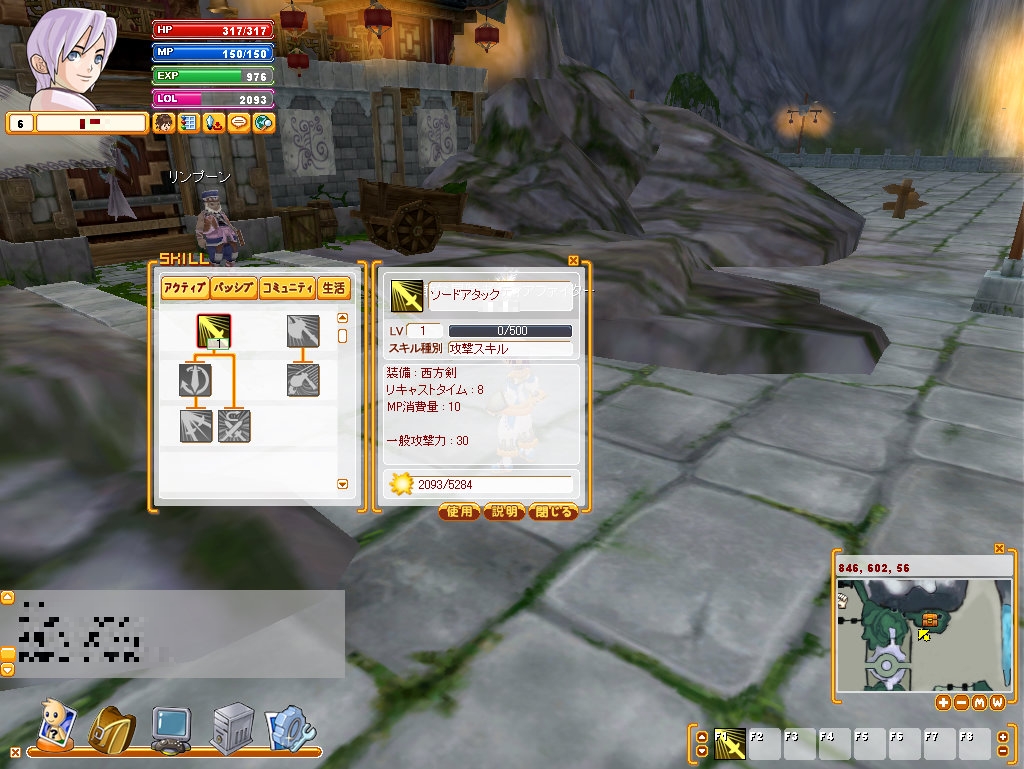Viewport: 1024px width, 769px height.
Task: Close the minimap panel
Action: 999,548
